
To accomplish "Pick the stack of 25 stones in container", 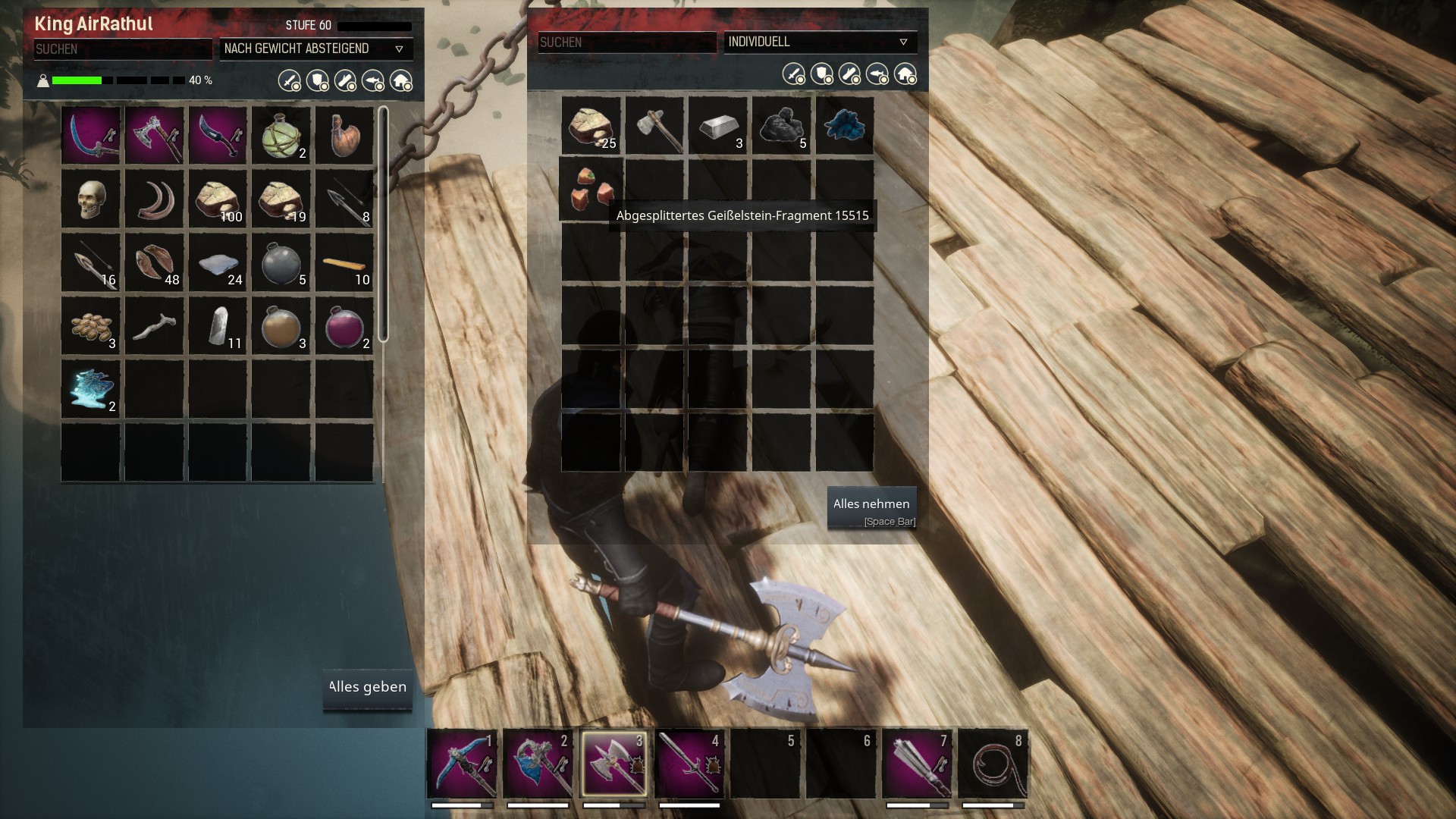I will click(x=591, y=125).
